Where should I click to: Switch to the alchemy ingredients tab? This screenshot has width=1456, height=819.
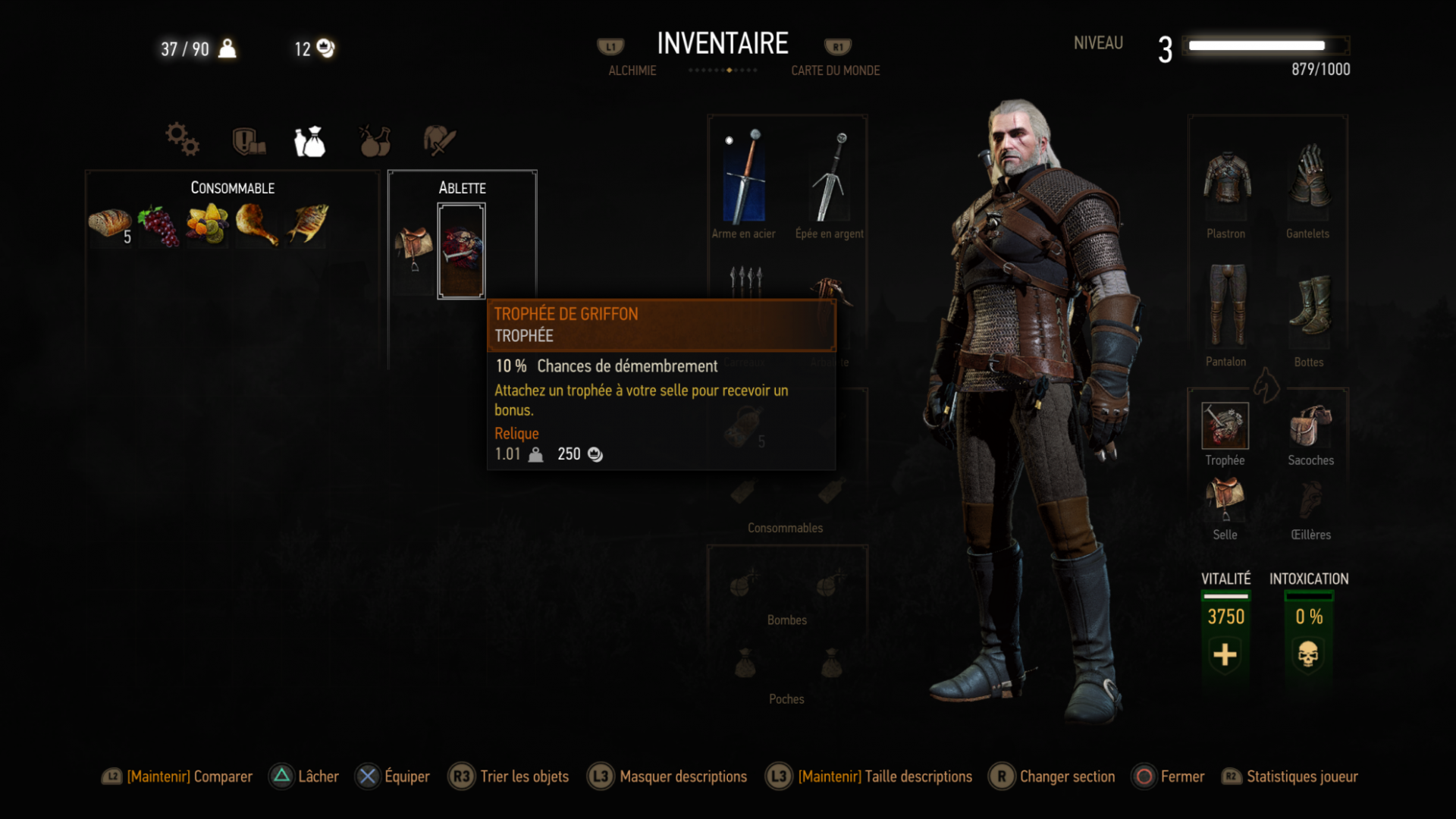click(x=375, y=141)
